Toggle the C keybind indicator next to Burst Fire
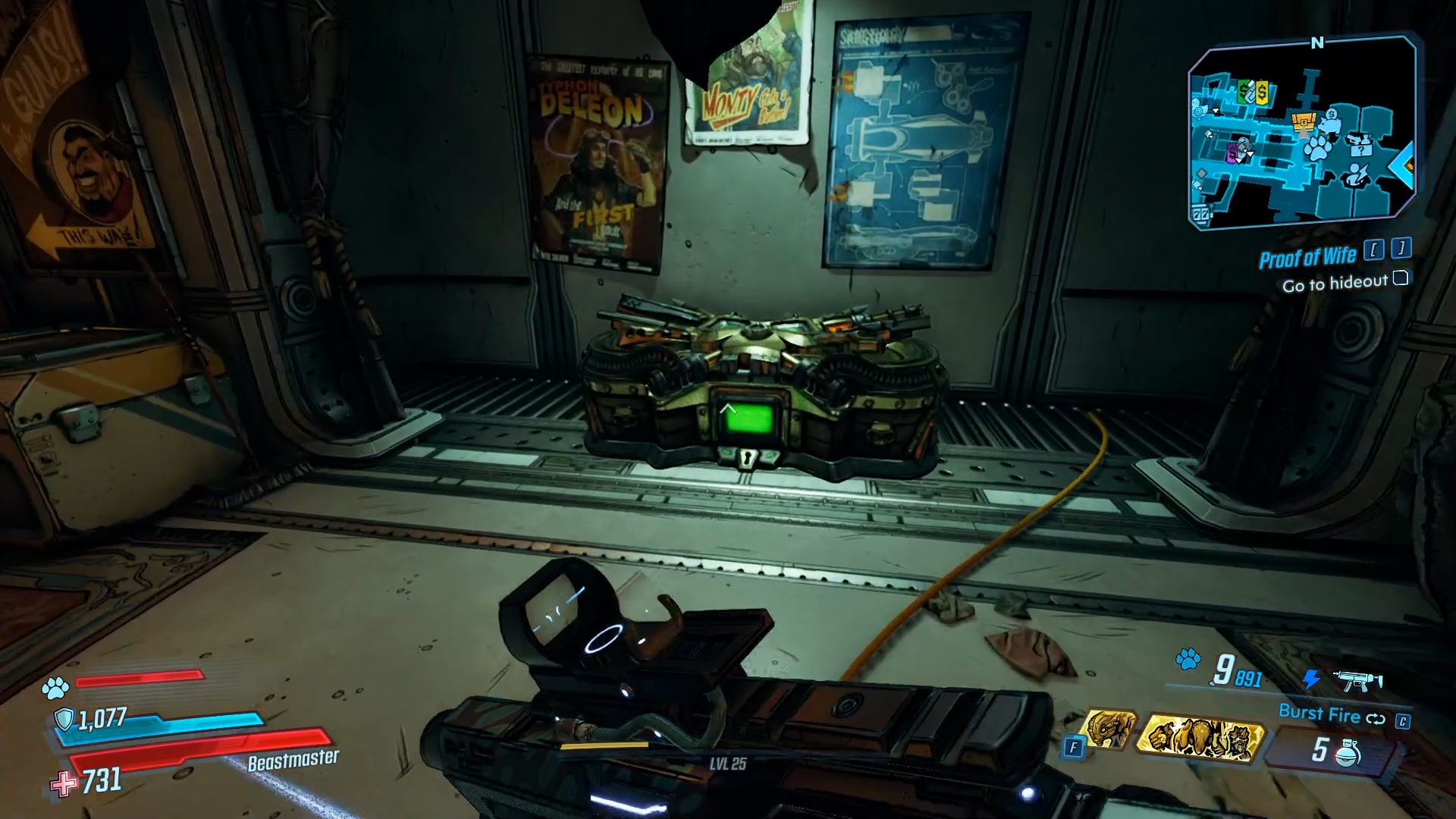Image resolution: width=1456 pixels, height=819 pixels. coord(1403,719)
